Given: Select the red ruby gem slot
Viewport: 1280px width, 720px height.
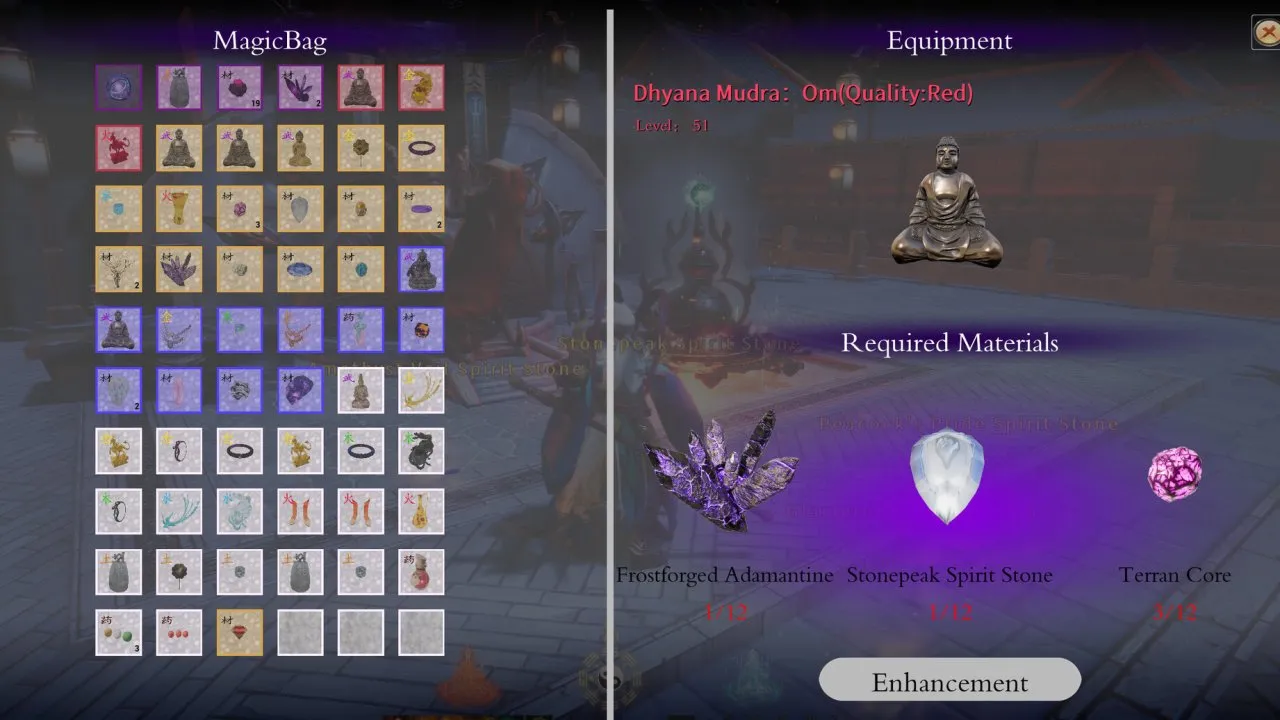Looking at the screenshot, I should pos(240,632).
